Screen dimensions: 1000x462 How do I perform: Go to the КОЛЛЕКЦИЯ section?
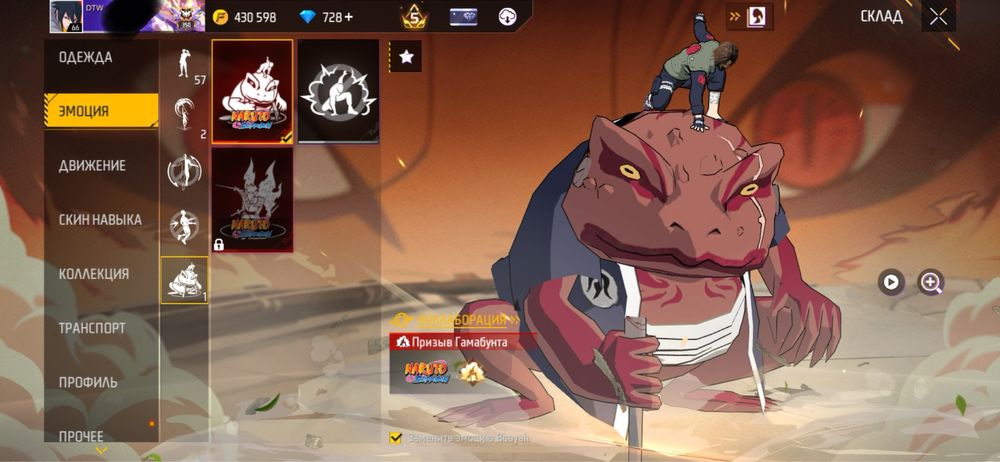tap(94, 273)
